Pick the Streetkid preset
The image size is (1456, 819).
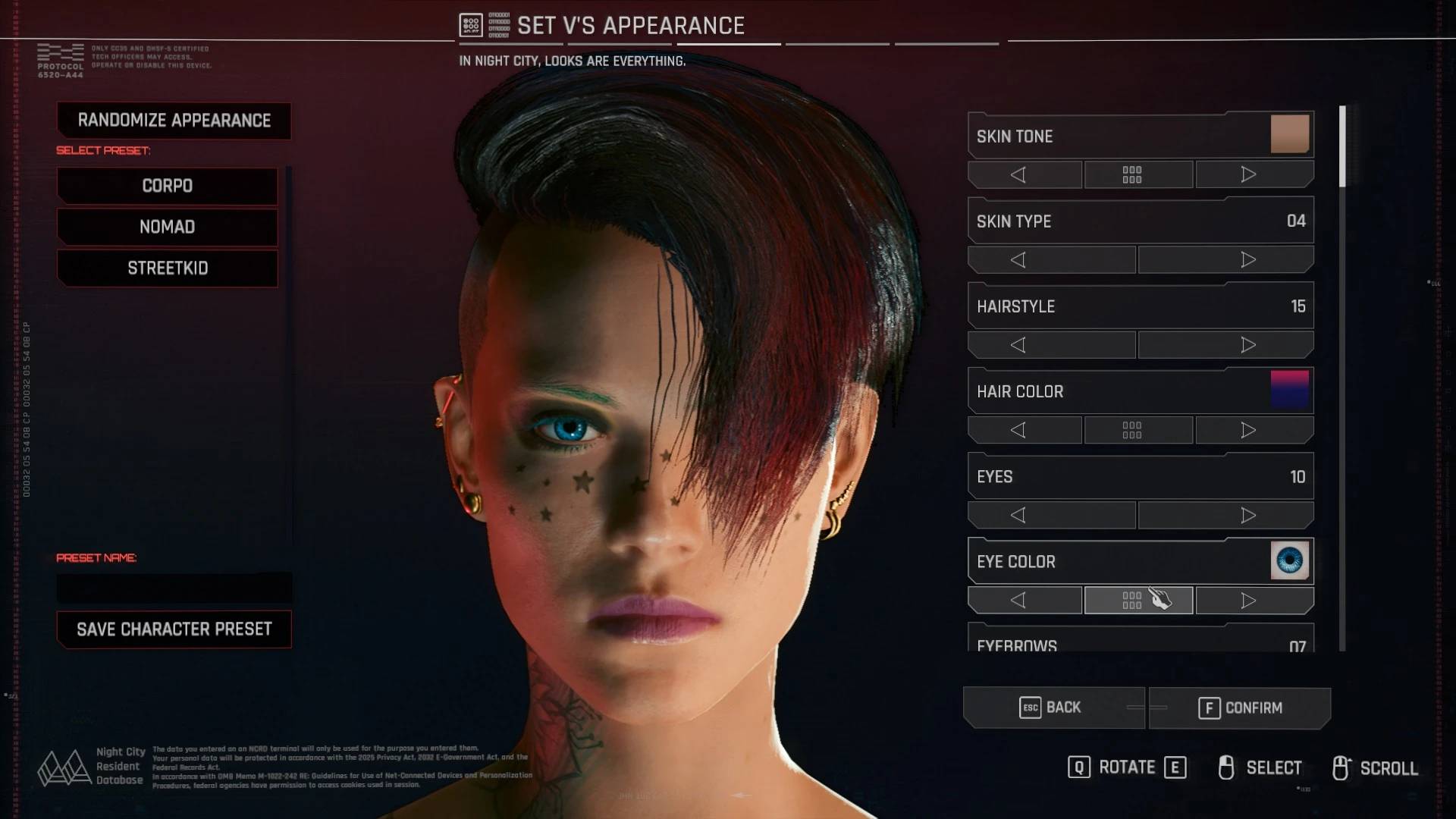(x=168, y=268)
